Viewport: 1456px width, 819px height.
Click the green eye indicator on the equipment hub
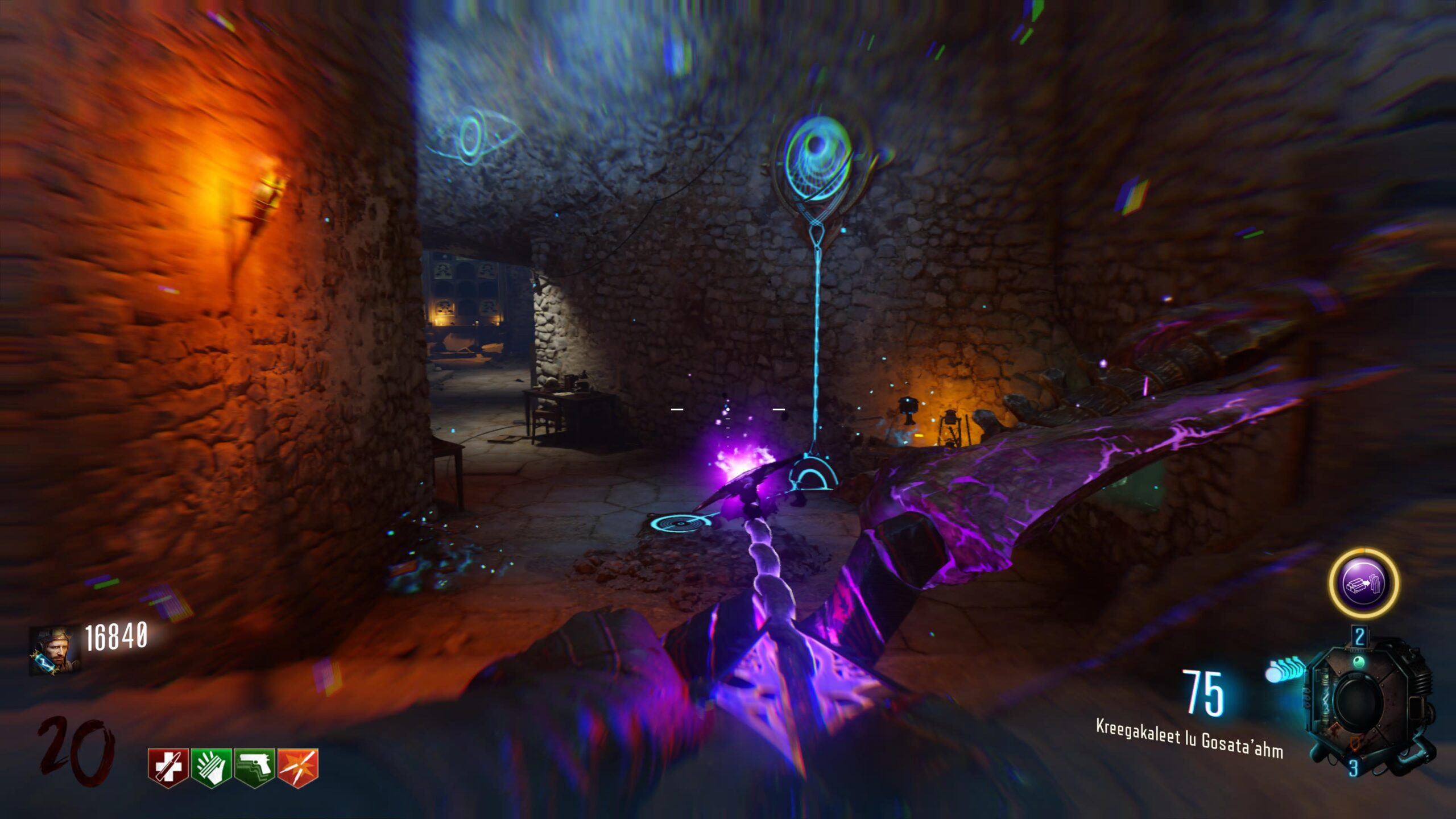1359,662
